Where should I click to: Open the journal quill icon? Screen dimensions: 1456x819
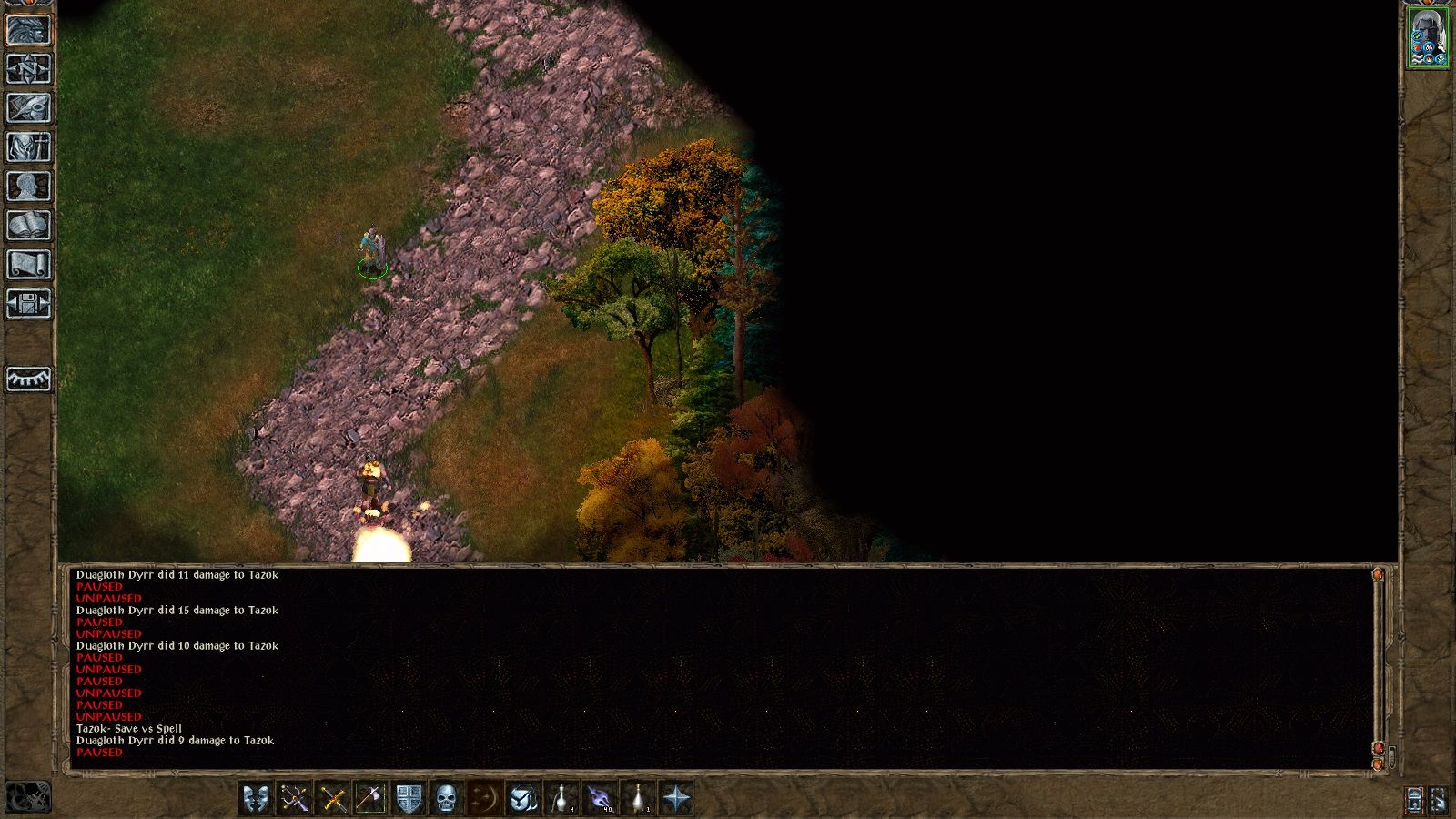pyautogui.click(x=27, y=106)
